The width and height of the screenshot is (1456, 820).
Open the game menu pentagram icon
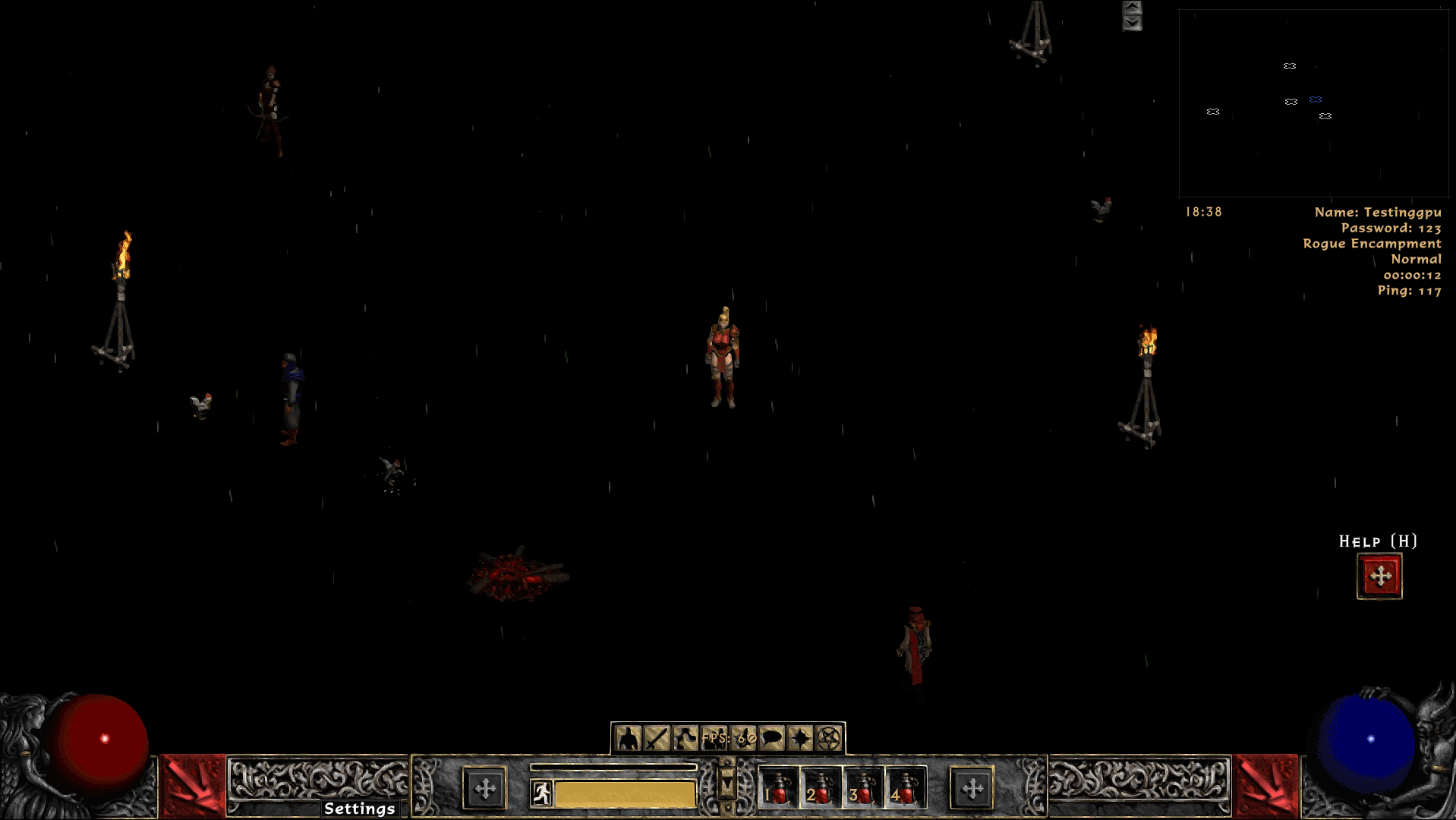pyautogui.click(x=830, y=738)
